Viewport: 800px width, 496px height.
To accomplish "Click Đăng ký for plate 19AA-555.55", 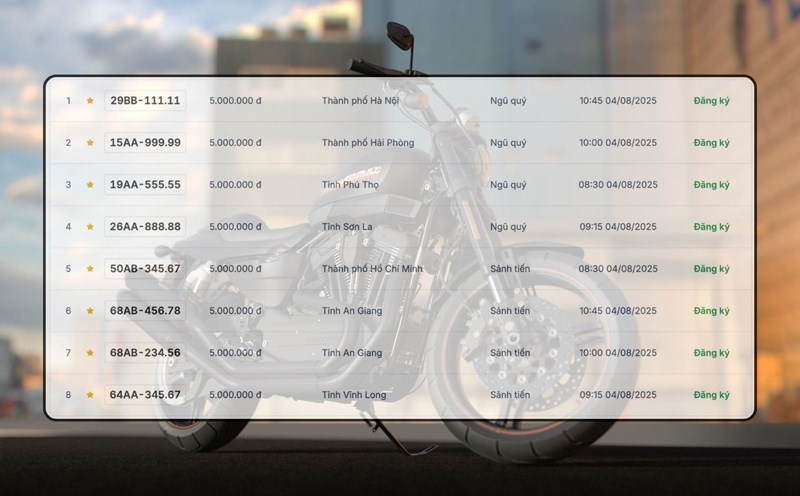I will click(x=711, y=185).
